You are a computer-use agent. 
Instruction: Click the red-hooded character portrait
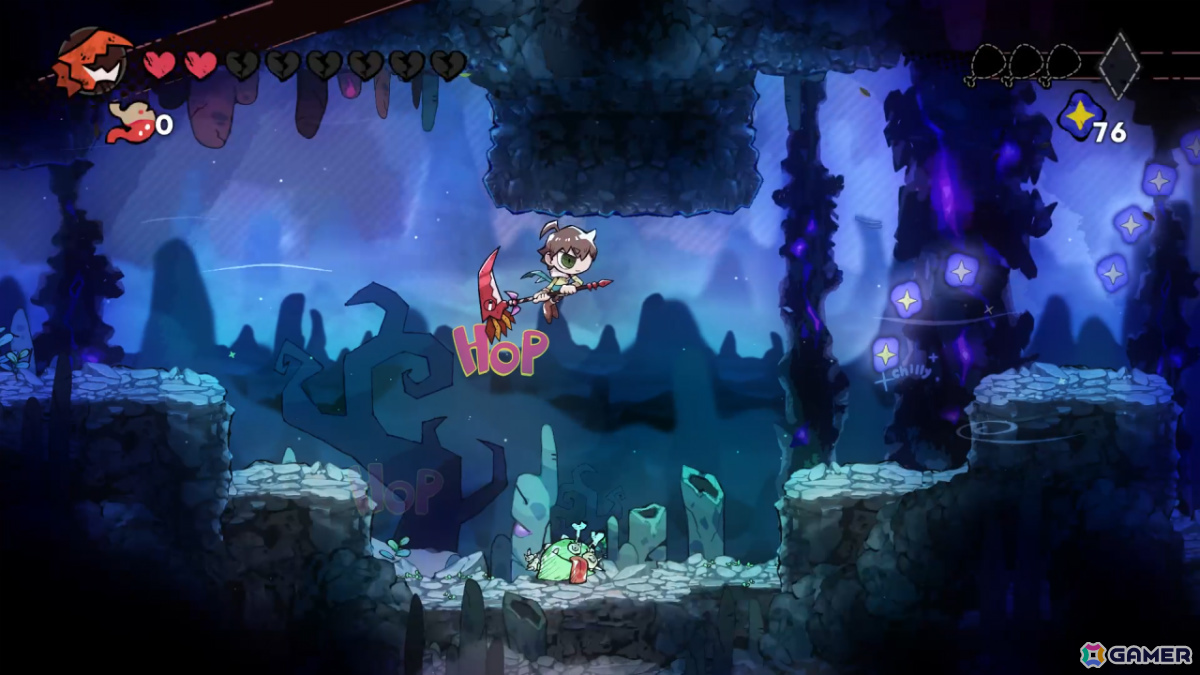point(93,62)
